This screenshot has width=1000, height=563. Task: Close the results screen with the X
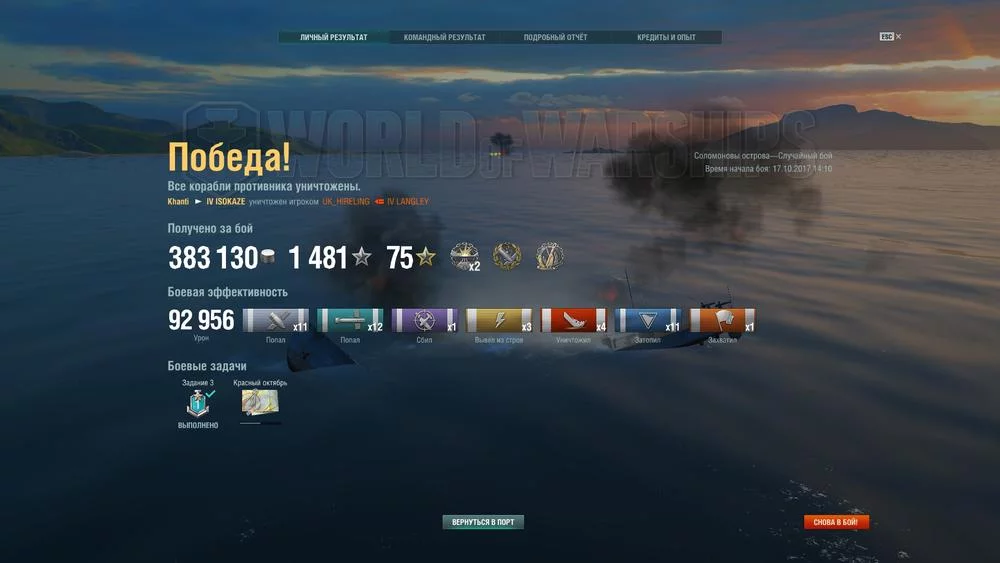click(898, 37)
